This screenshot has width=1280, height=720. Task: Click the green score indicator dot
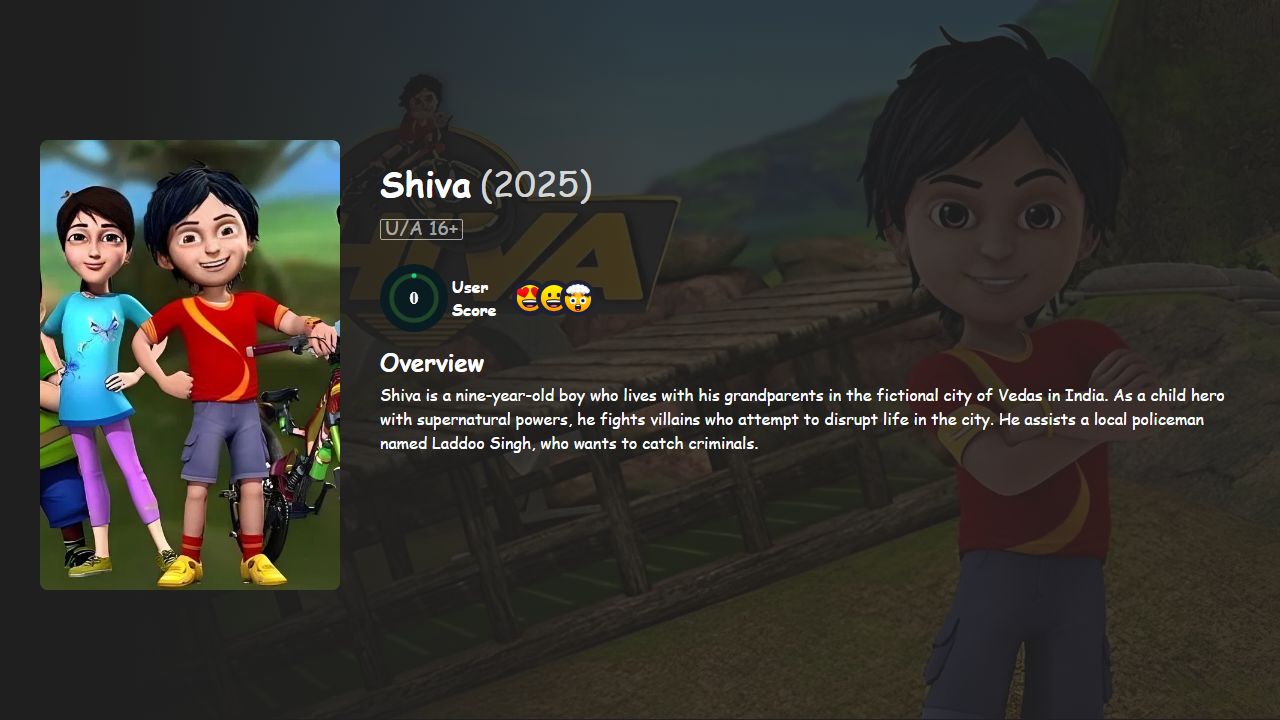tap(414, 275)
